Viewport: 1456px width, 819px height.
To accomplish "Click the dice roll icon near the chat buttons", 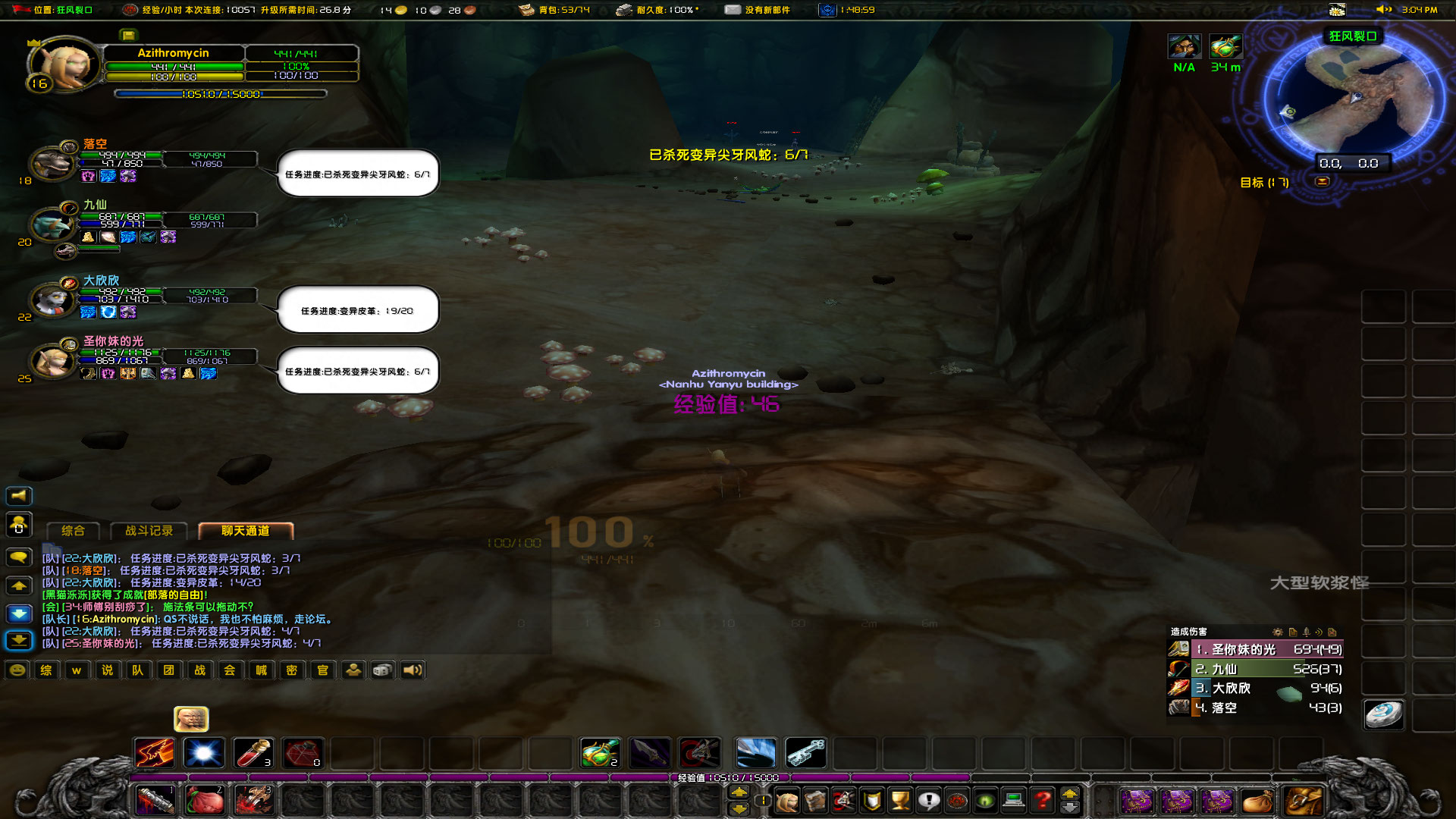I will (383, 670).
